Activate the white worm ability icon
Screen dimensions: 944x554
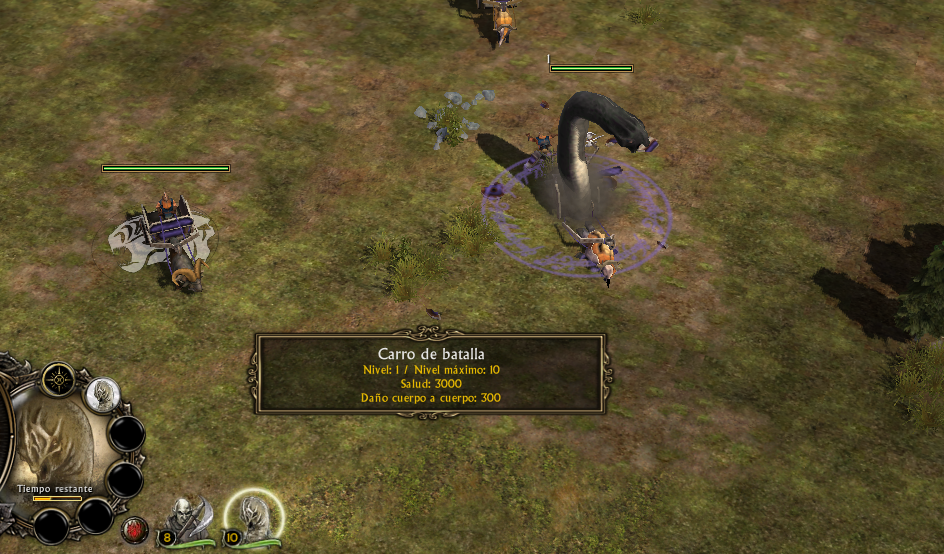pyautogui.click(x=101, y=395)
